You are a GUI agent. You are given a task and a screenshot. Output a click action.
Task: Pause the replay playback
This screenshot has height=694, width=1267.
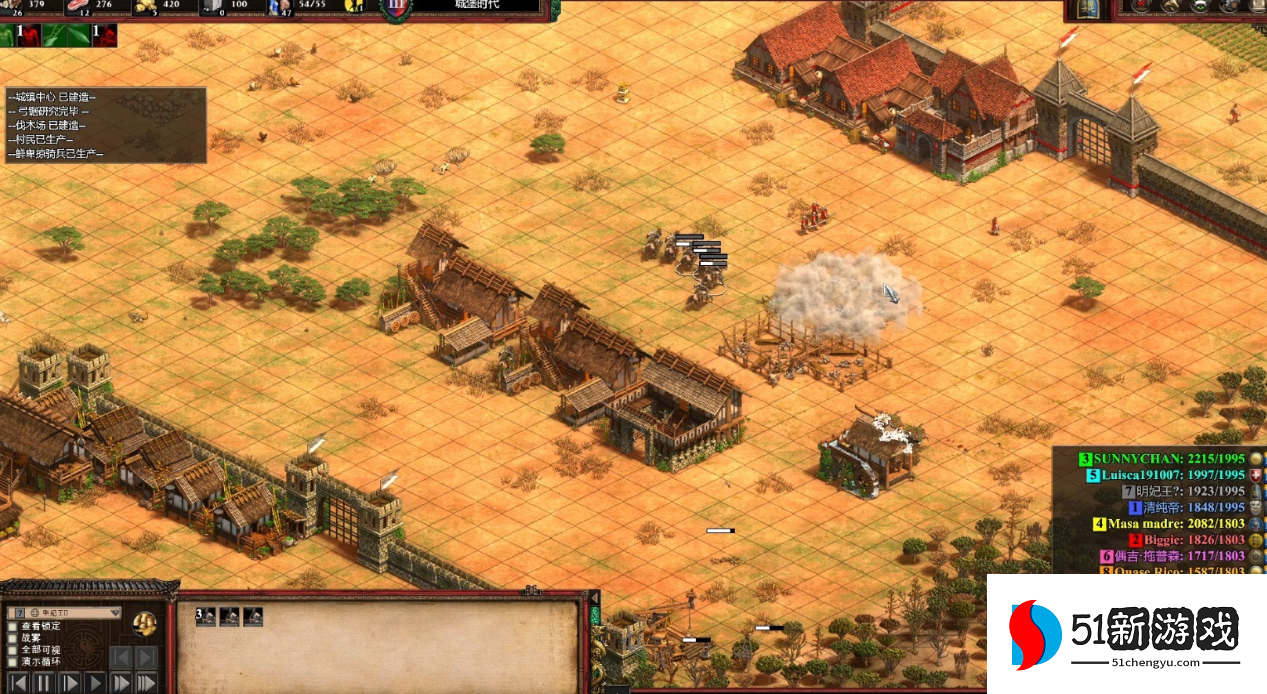43,684
